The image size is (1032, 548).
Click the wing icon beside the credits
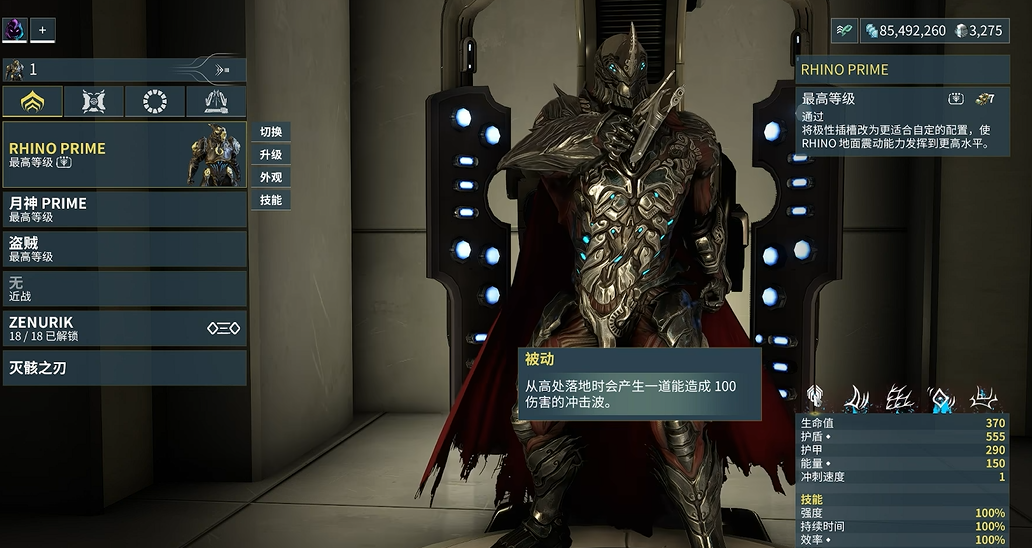pyautogui.click(x=845, y=31)
